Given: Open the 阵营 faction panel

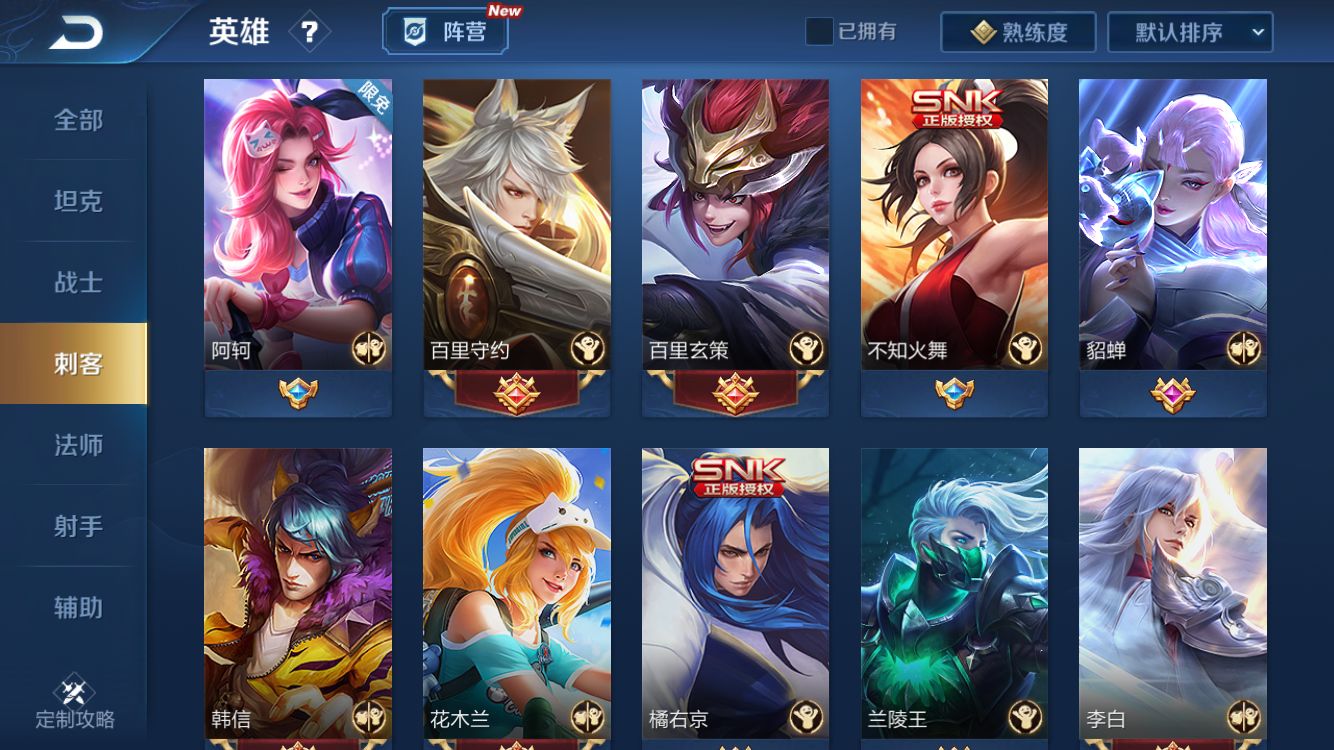Looking at the screenshot, I should tap(446, 31).
